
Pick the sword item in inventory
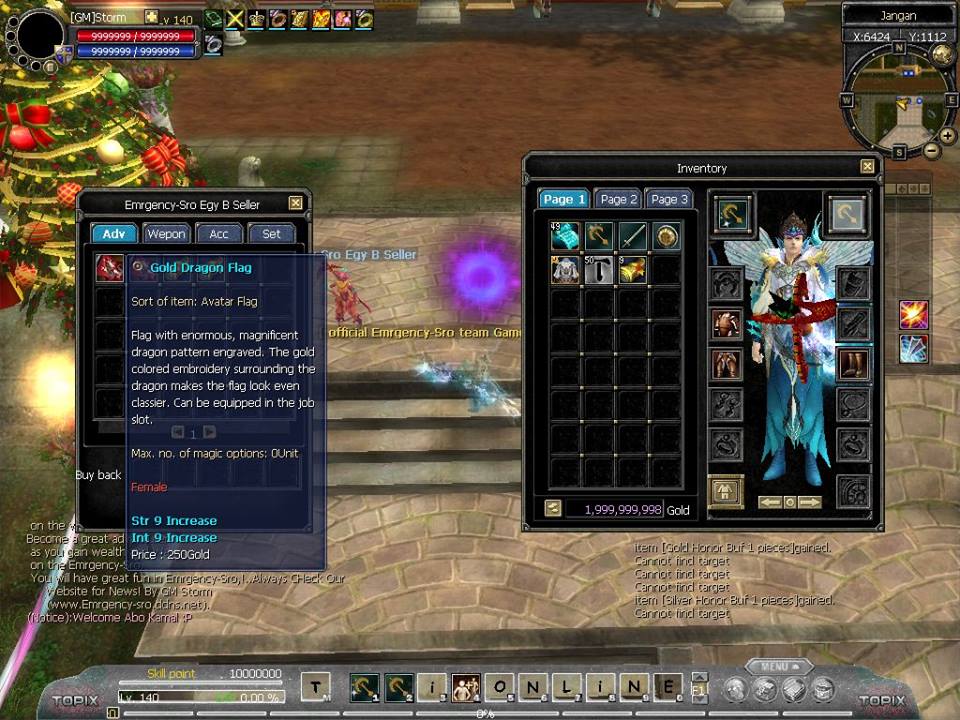point(633,237)
